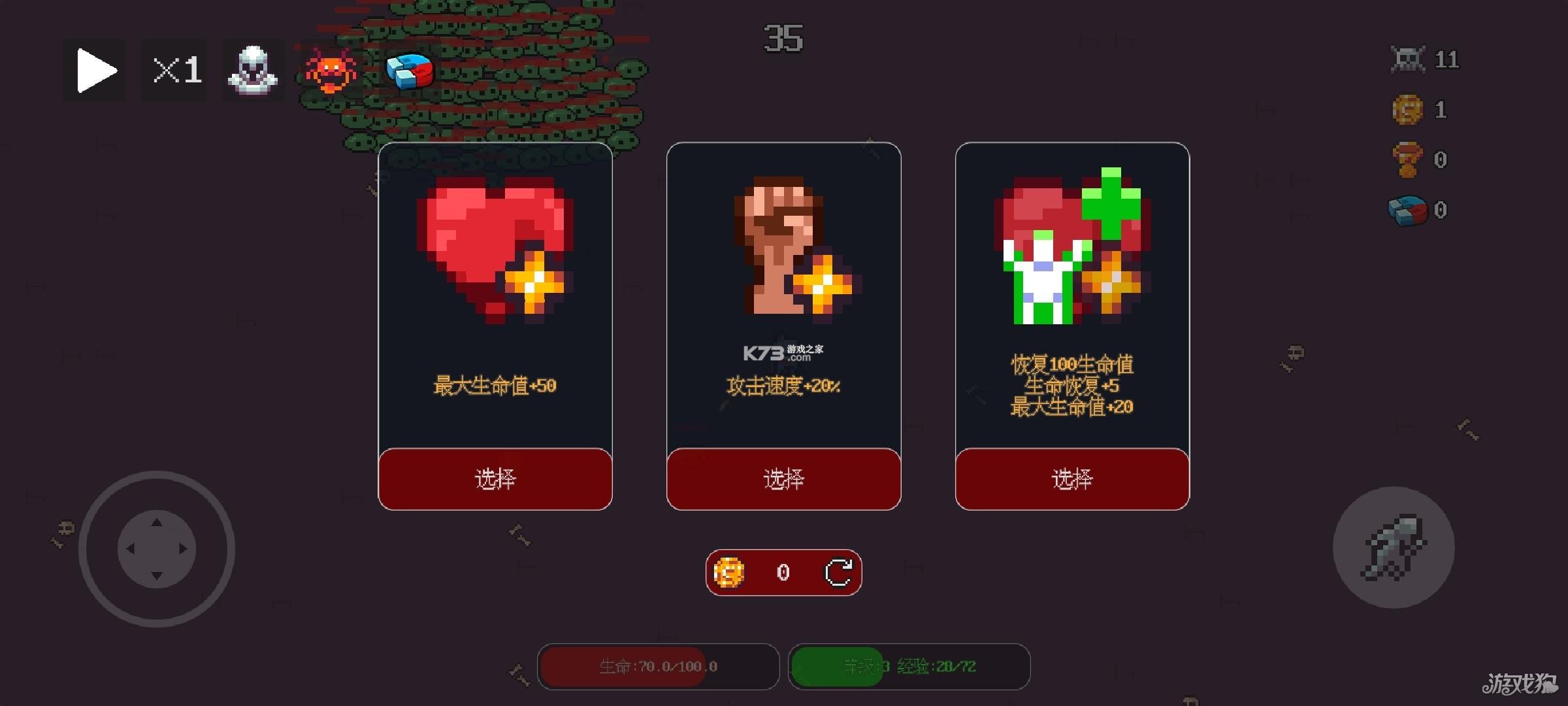
Task: Click the 生命:70.0/100.0 health bar
Action: pyautogui.click(x=657, y=666)
